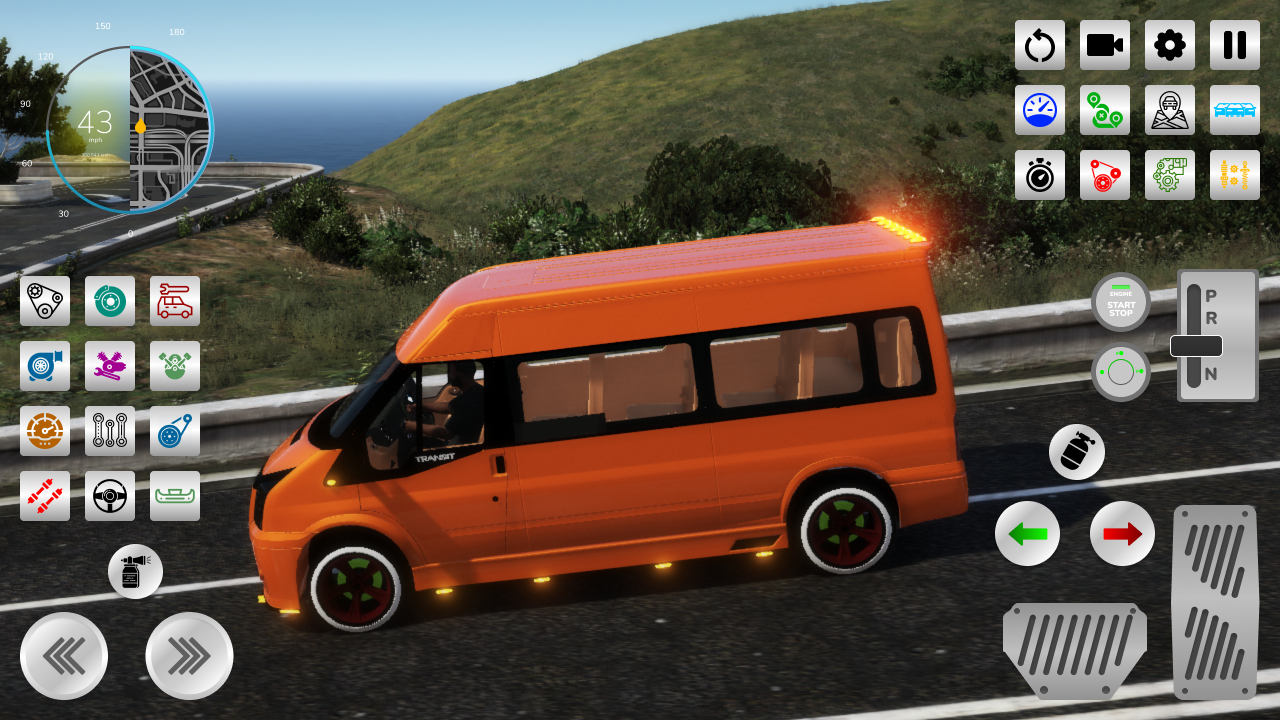The width and height of the screenshot is (1280, 720).
Task: Open the settings gear menu
Action: pos(1170,45)
